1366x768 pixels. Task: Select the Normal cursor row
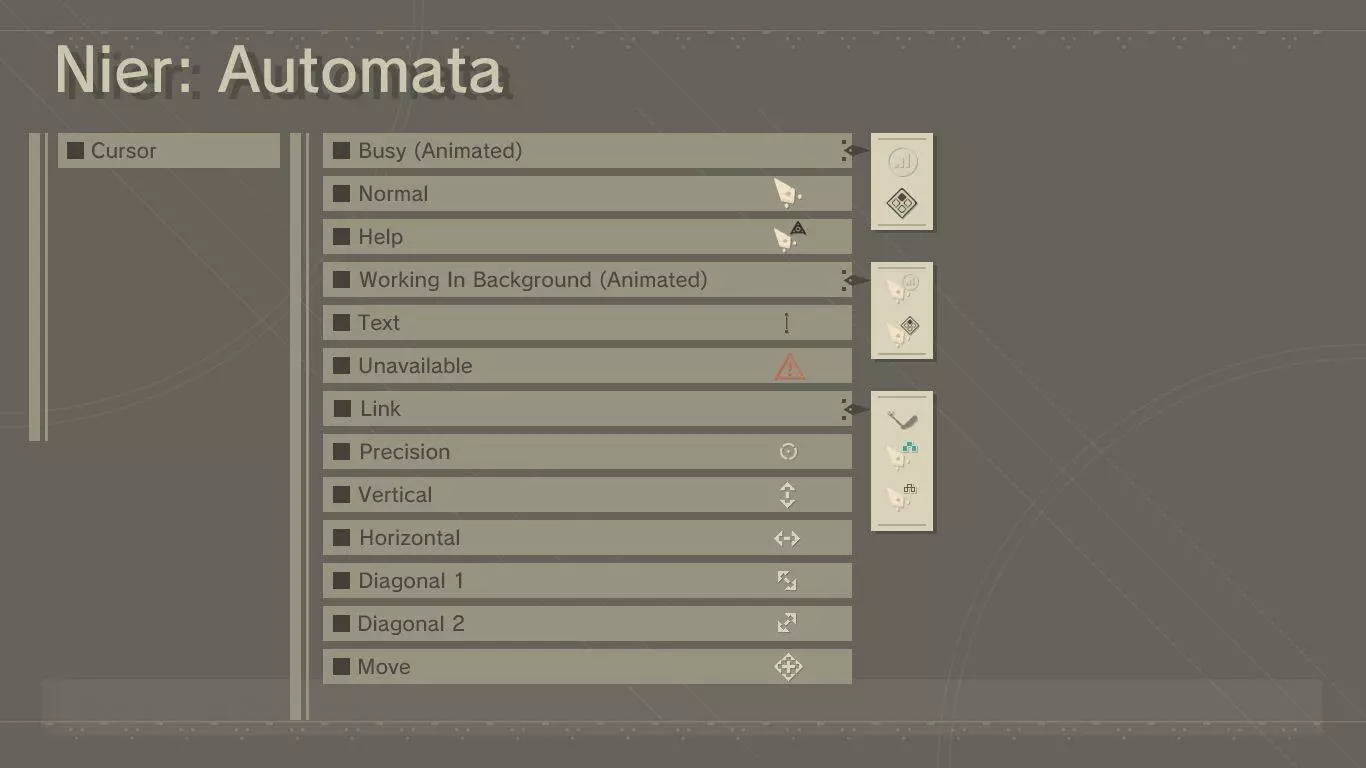point(586,194)
